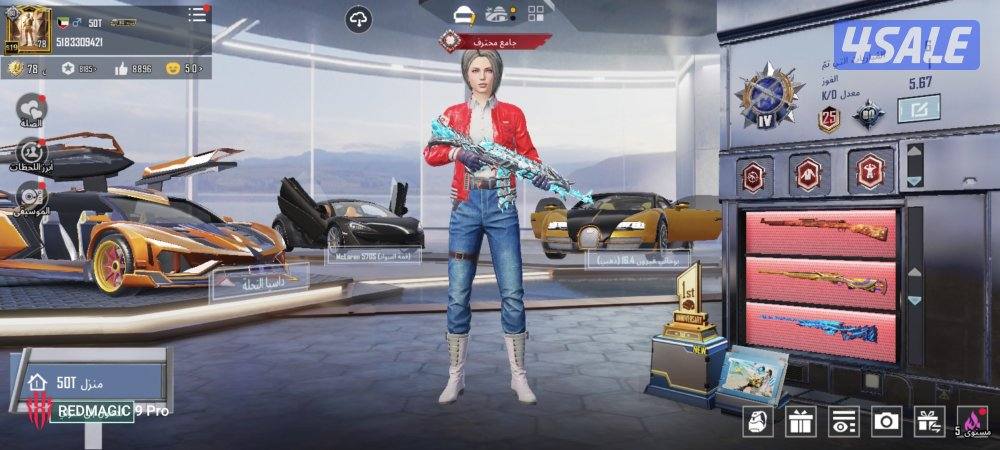
Task: Open the highlights moments icon
Action: (31, 151)
